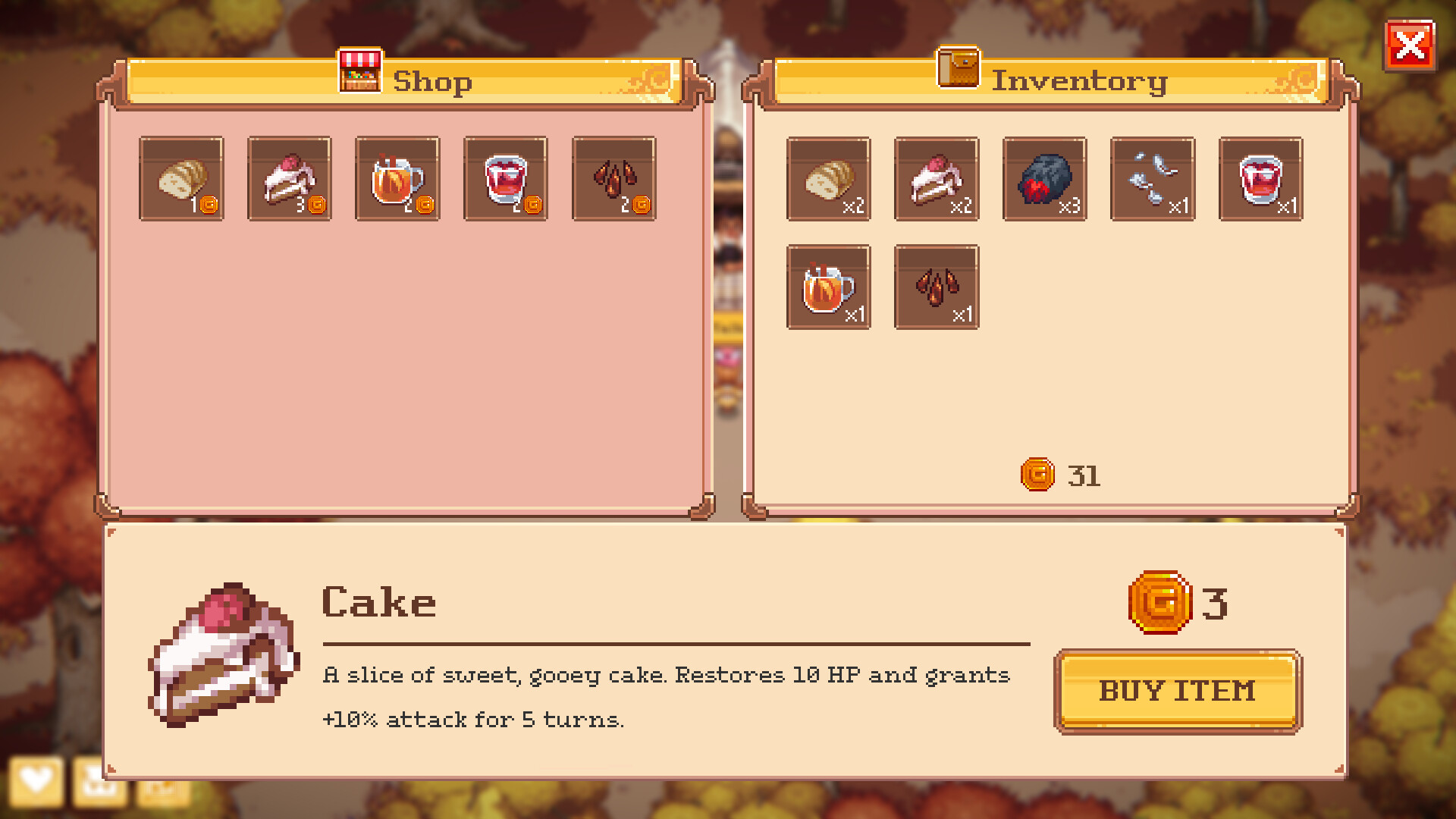Select the bread x2 in Inventory

pyautogui.click(x=827, y=178)
